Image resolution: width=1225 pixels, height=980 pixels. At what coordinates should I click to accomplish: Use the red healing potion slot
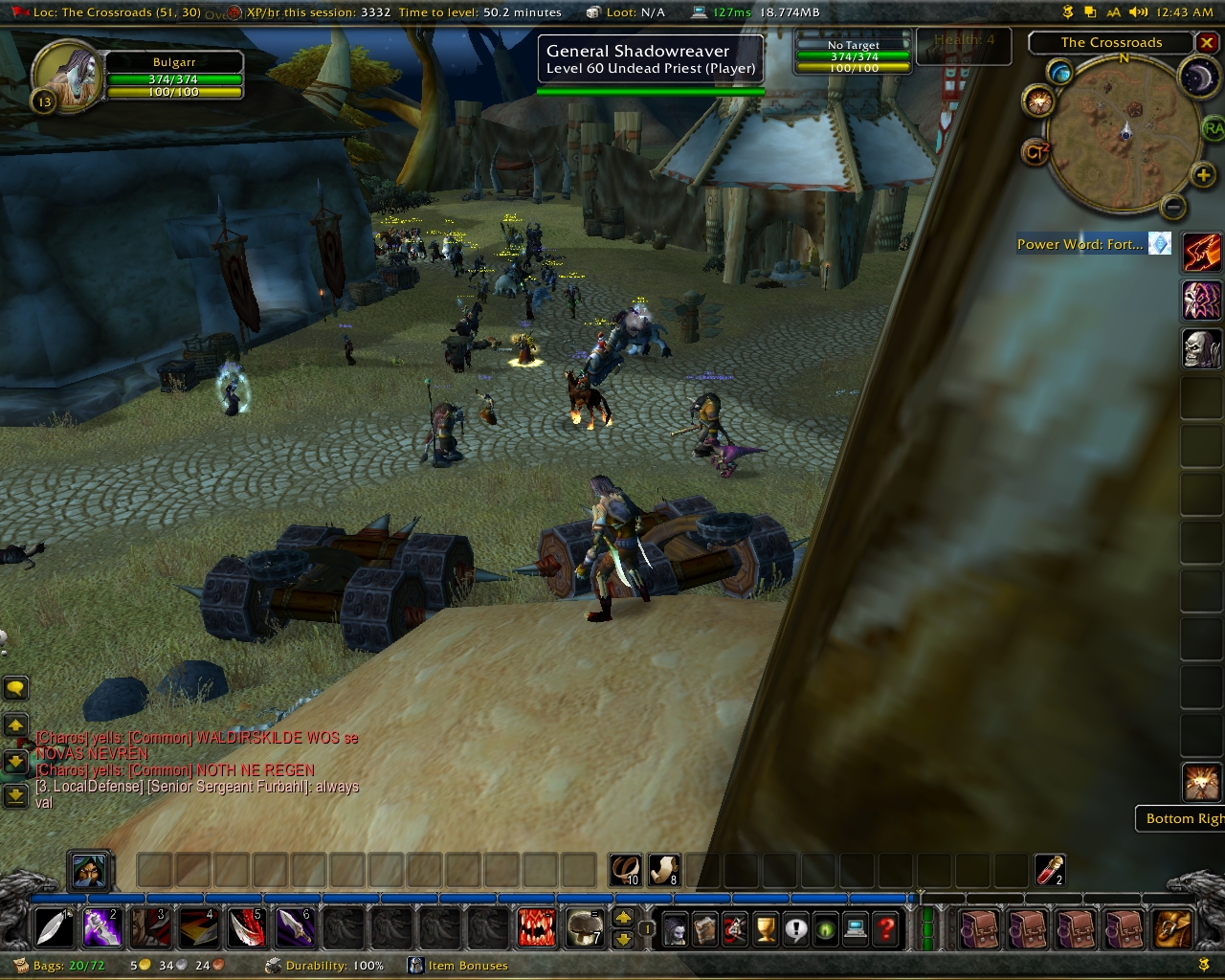coord(1051,870)
